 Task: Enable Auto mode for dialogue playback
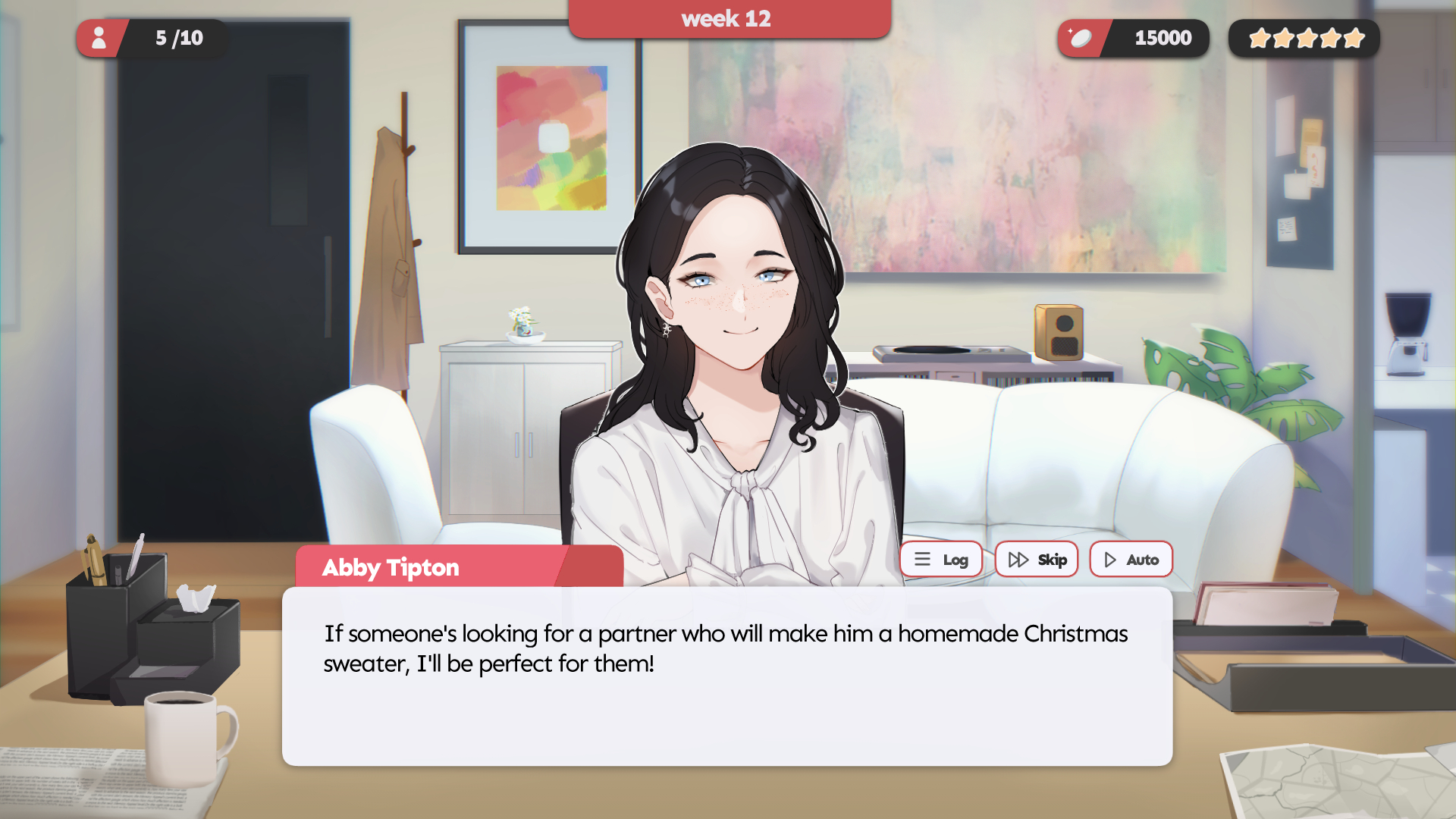[1131, 559]
